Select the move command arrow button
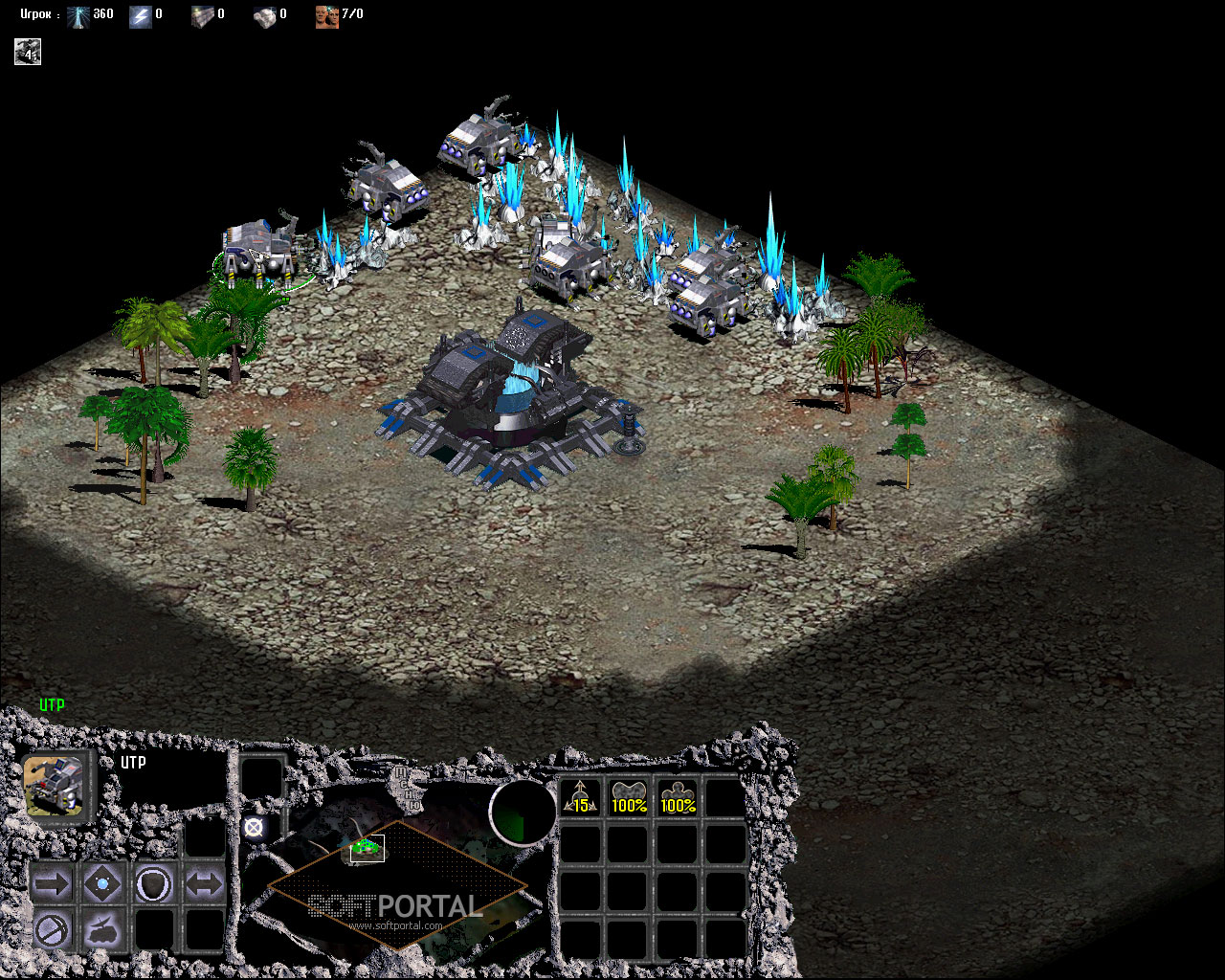Viewport: 1225px width, 980px height. click(52, 883)
